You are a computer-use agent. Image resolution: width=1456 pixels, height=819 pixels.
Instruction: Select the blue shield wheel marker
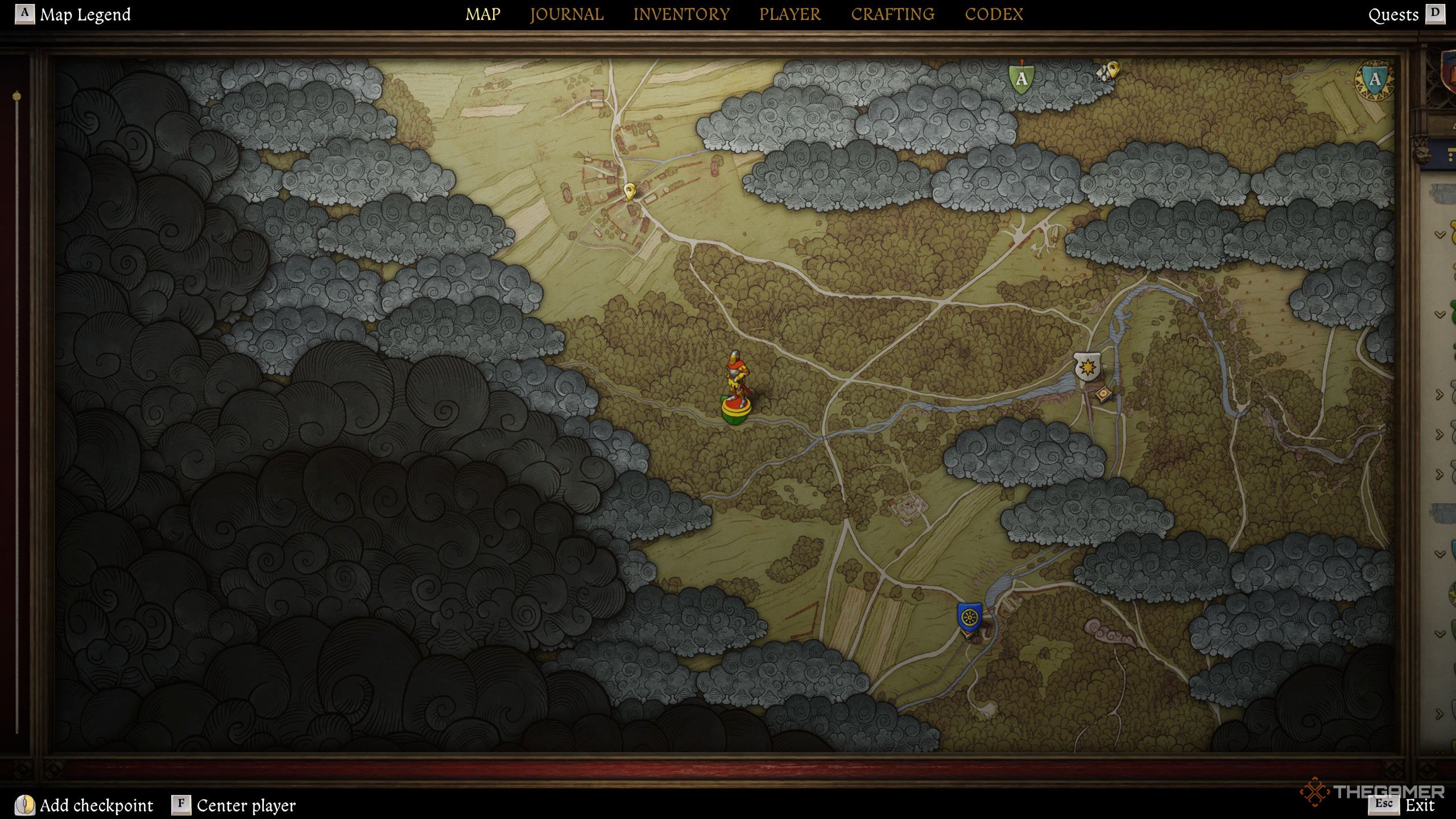click(969, 617)
